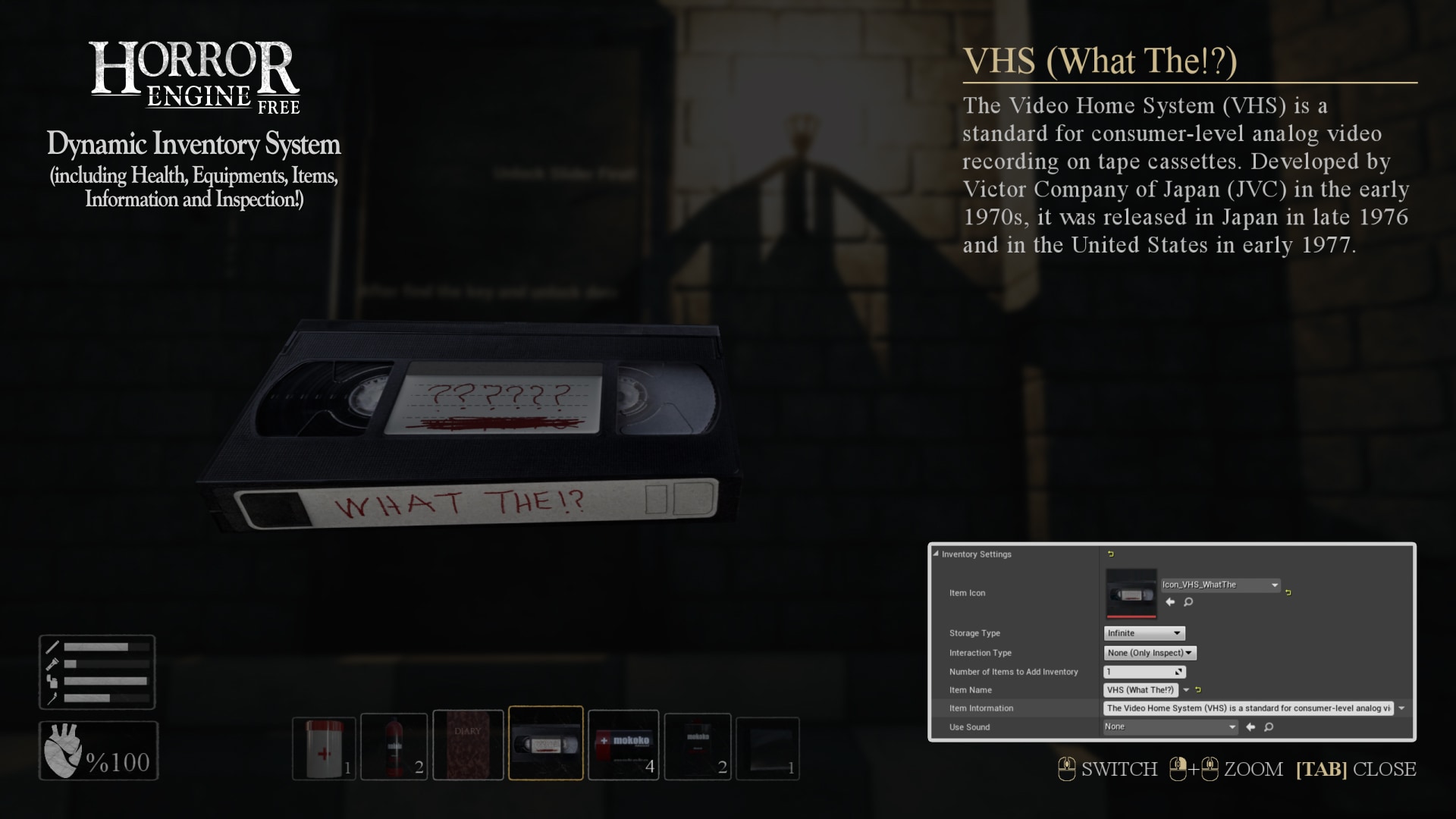
Task: Collapse the Inventory Settings section
Action: point(936,554)
